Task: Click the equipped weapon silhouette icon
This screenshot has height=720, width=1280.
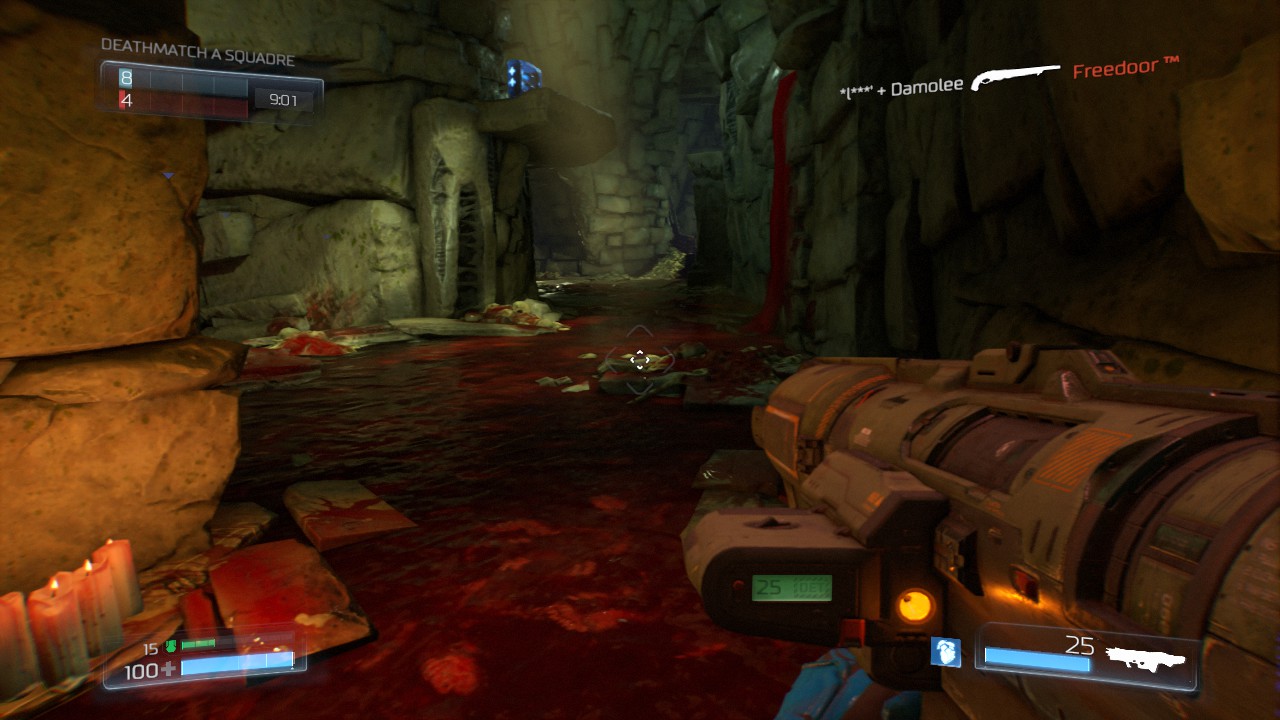Action: [x=1145, y=658]
